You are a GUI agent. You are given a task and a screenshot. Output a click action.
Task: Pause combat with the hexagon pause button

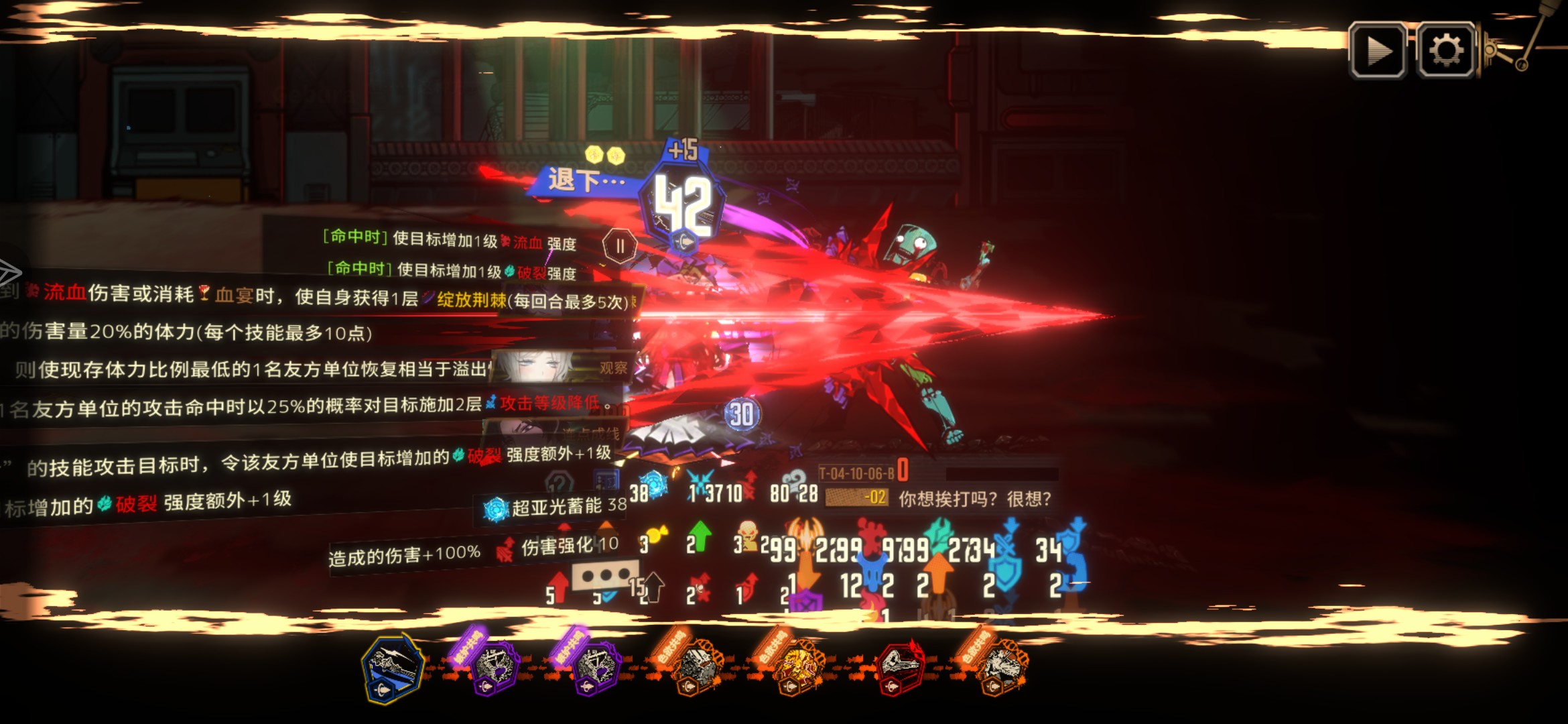coord(620,246)
